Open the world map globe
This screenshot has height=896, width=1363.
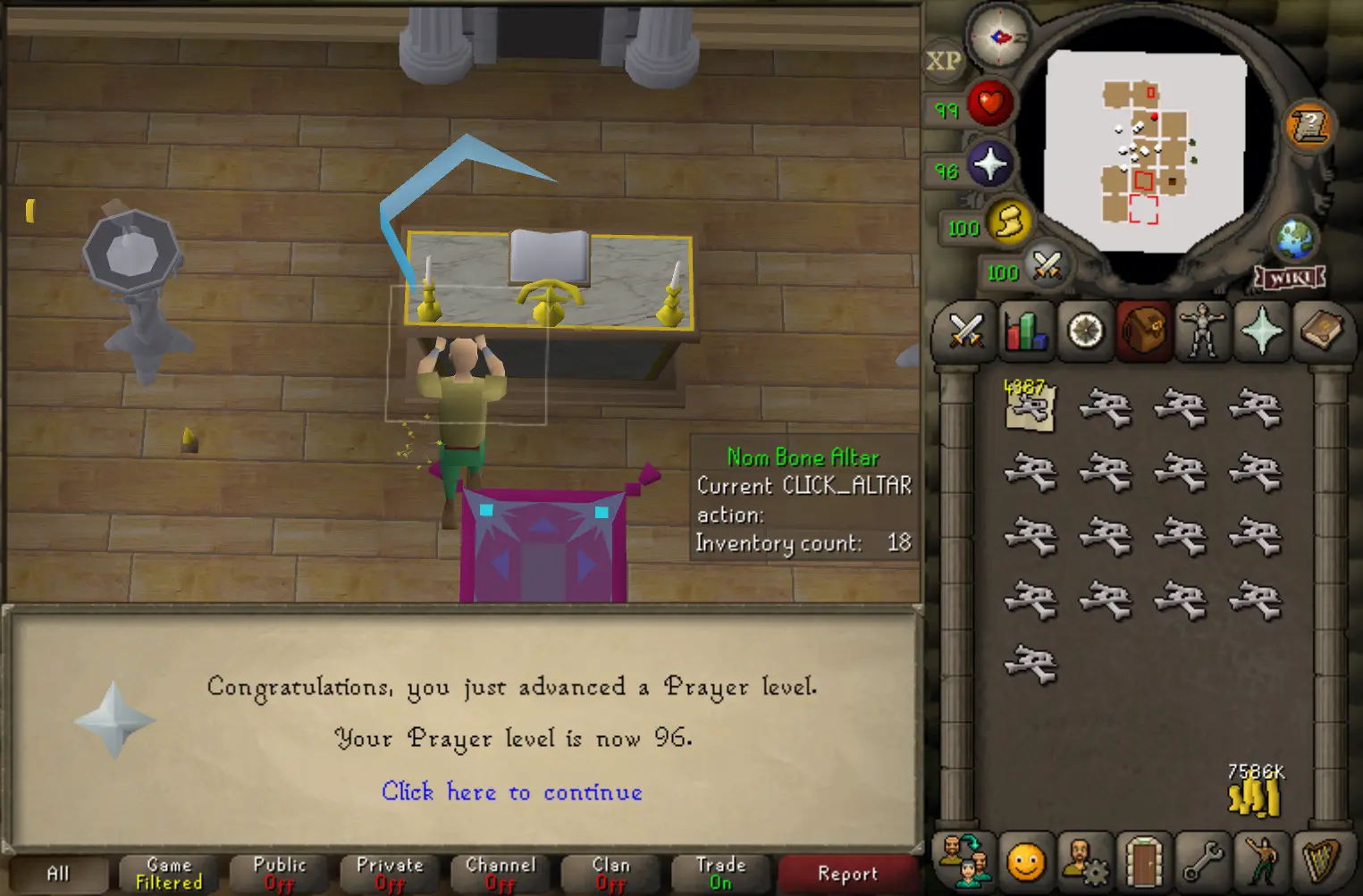[x=1294, y=238]
